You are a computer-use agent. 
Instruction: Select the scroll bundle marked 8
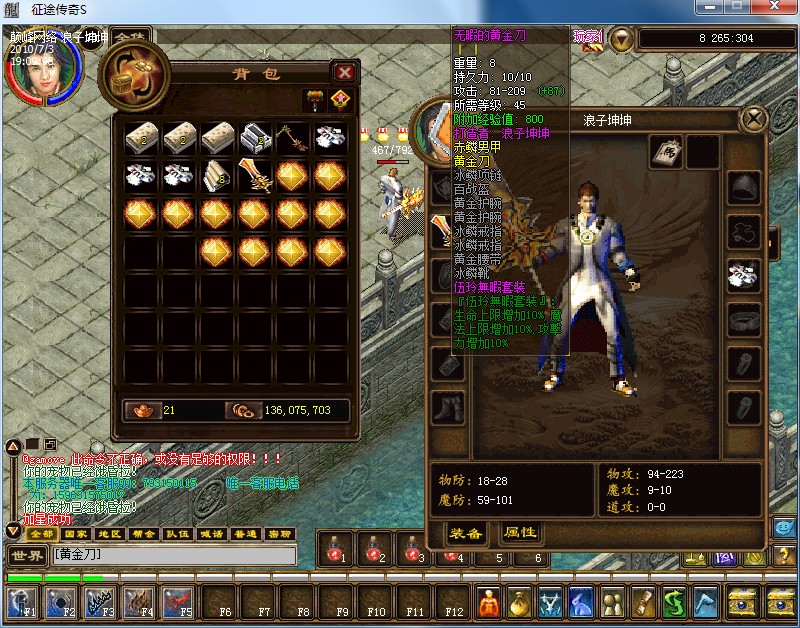[x=218, y=177]
